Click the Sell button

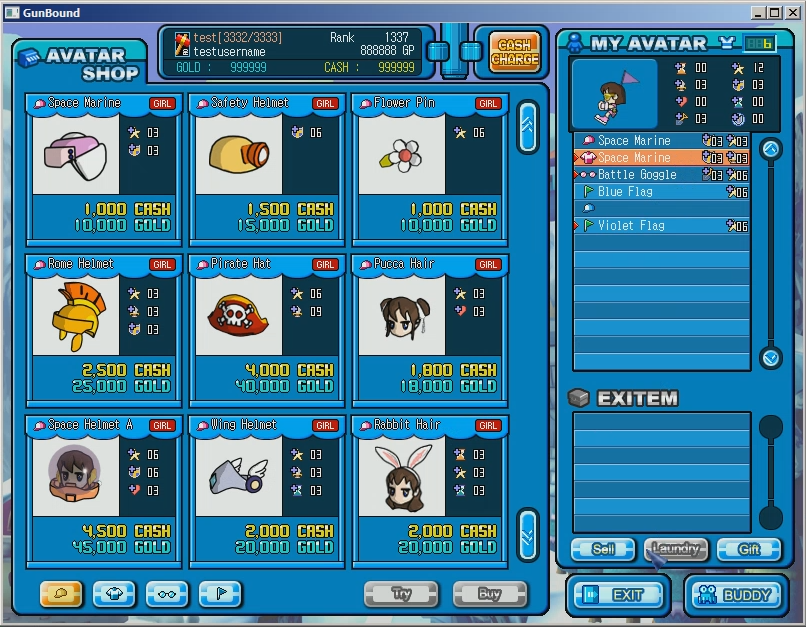(x=602, y=549)
